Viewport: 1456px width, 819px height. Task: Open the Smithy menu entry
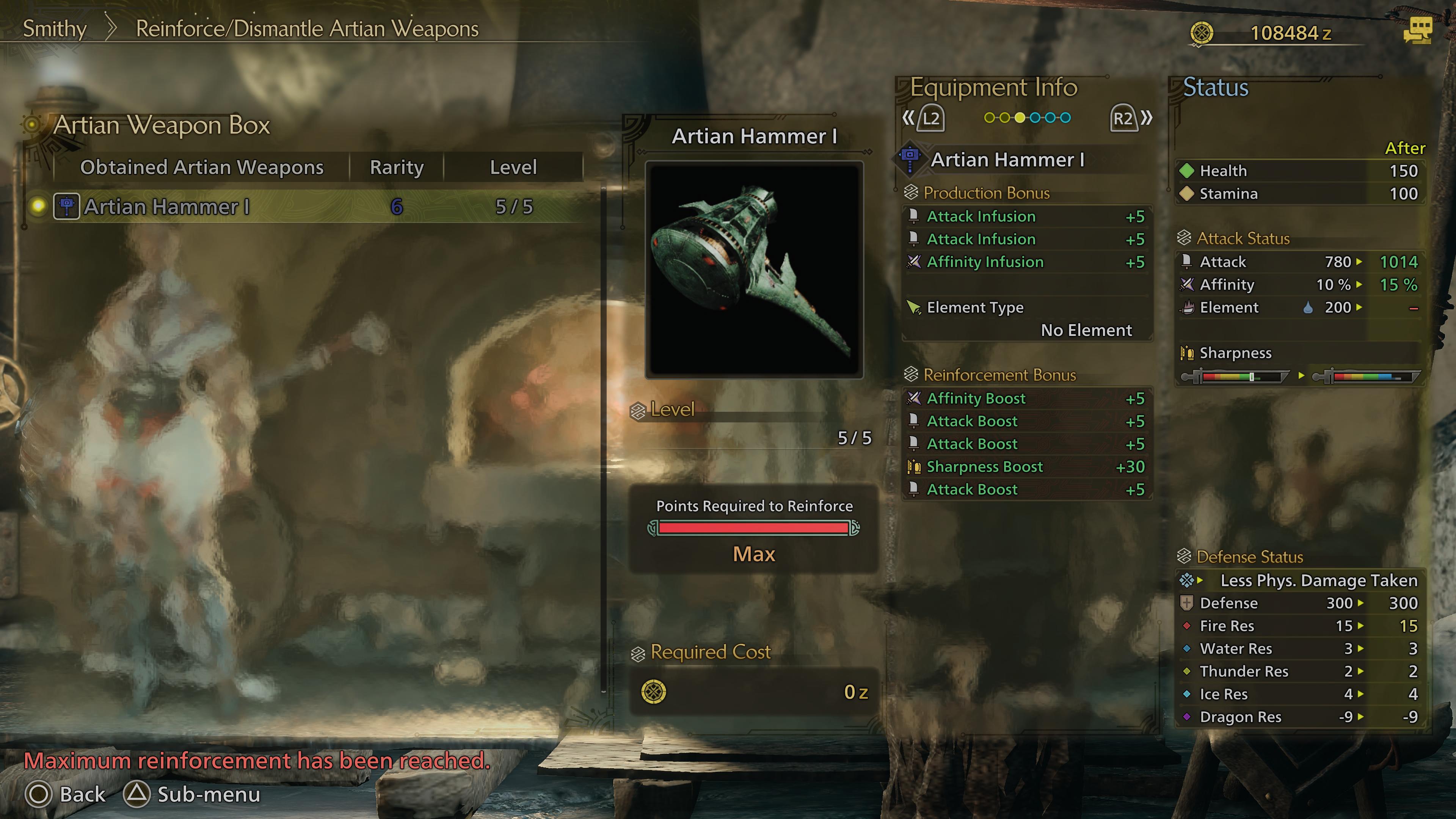click(x=54, y=28)
